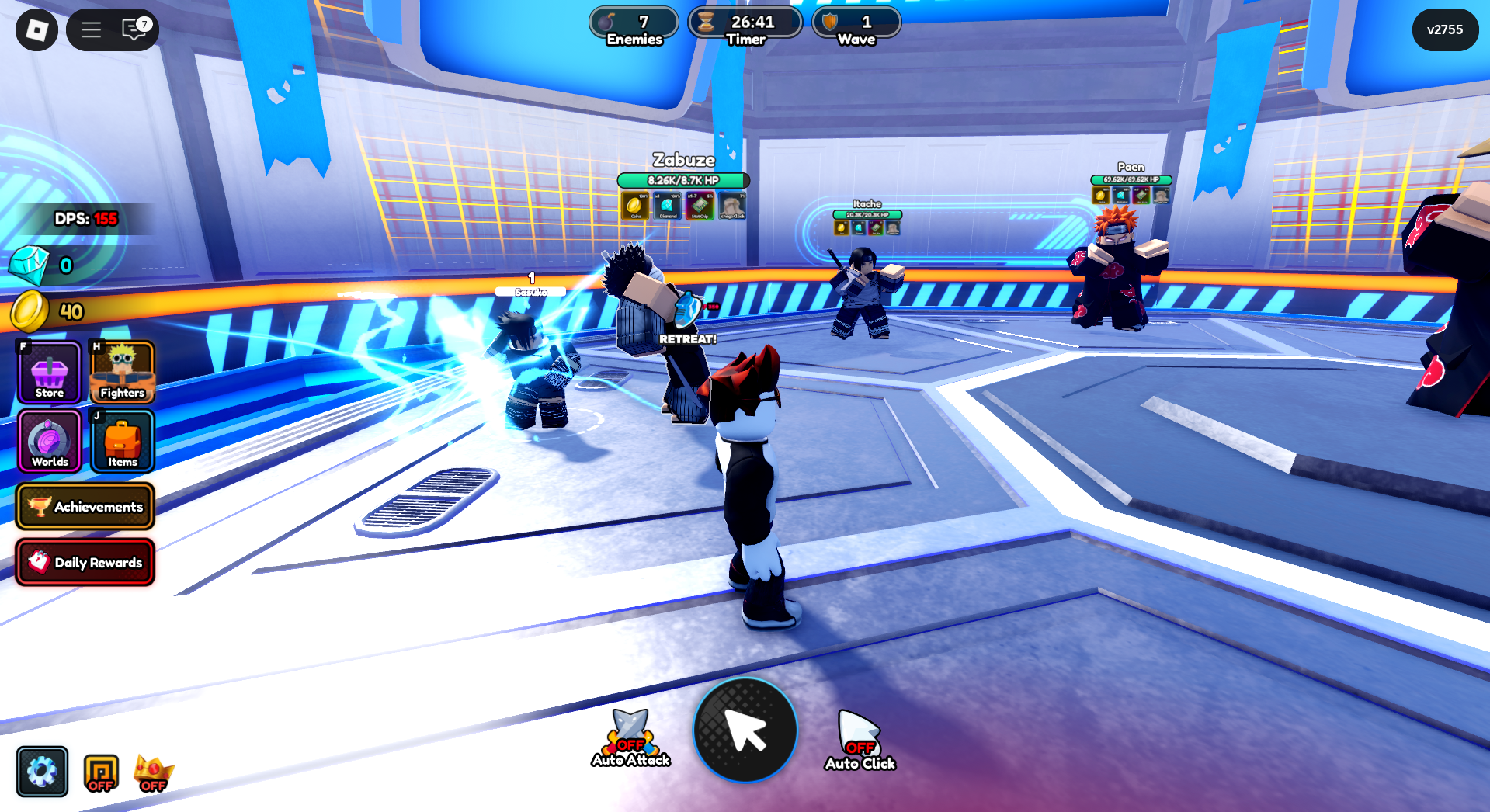Click the v2755 version label

tap(1444, 29)
